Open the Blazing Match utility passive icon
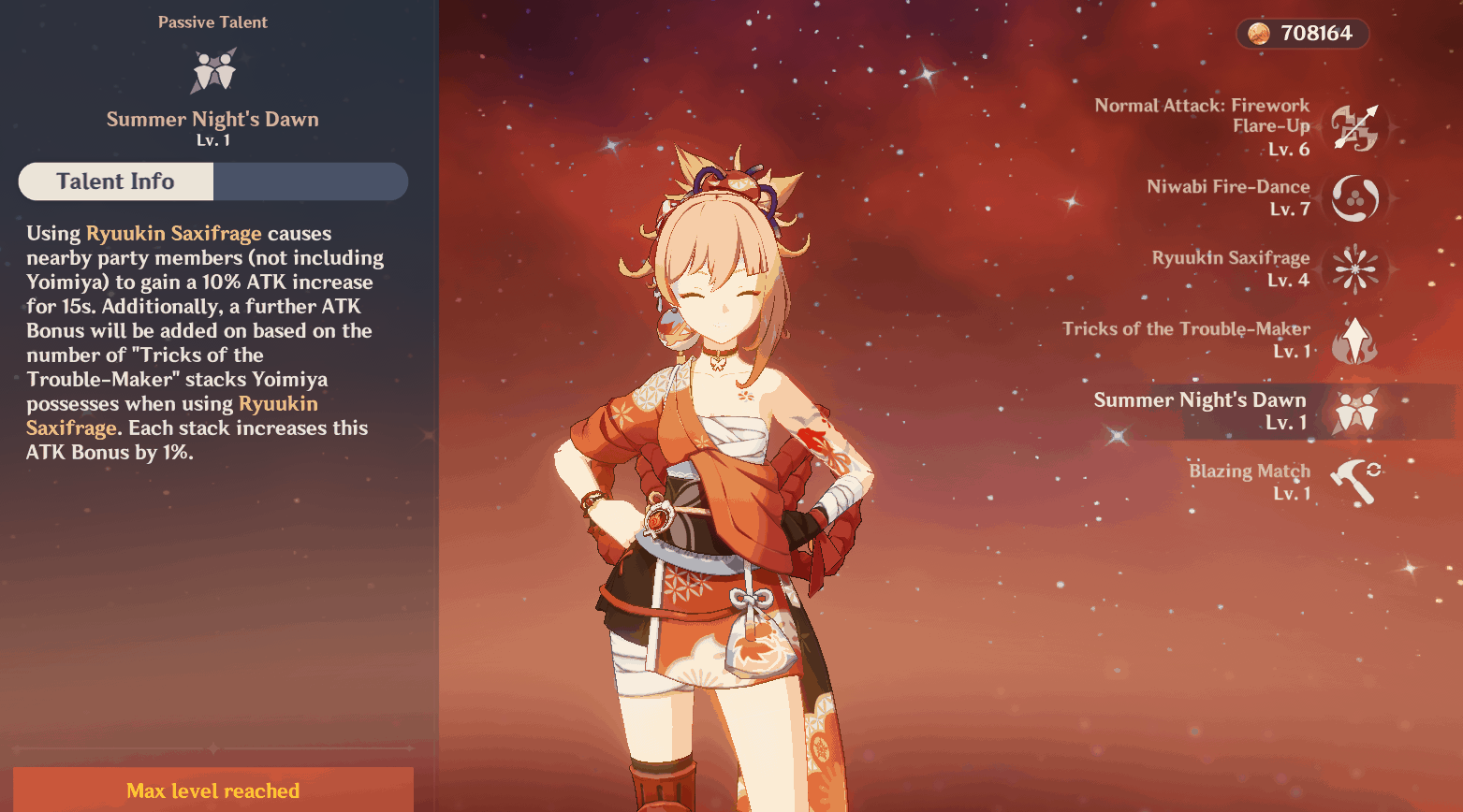This screenshot has height=812, width=1463. [x=1356, y=481]
